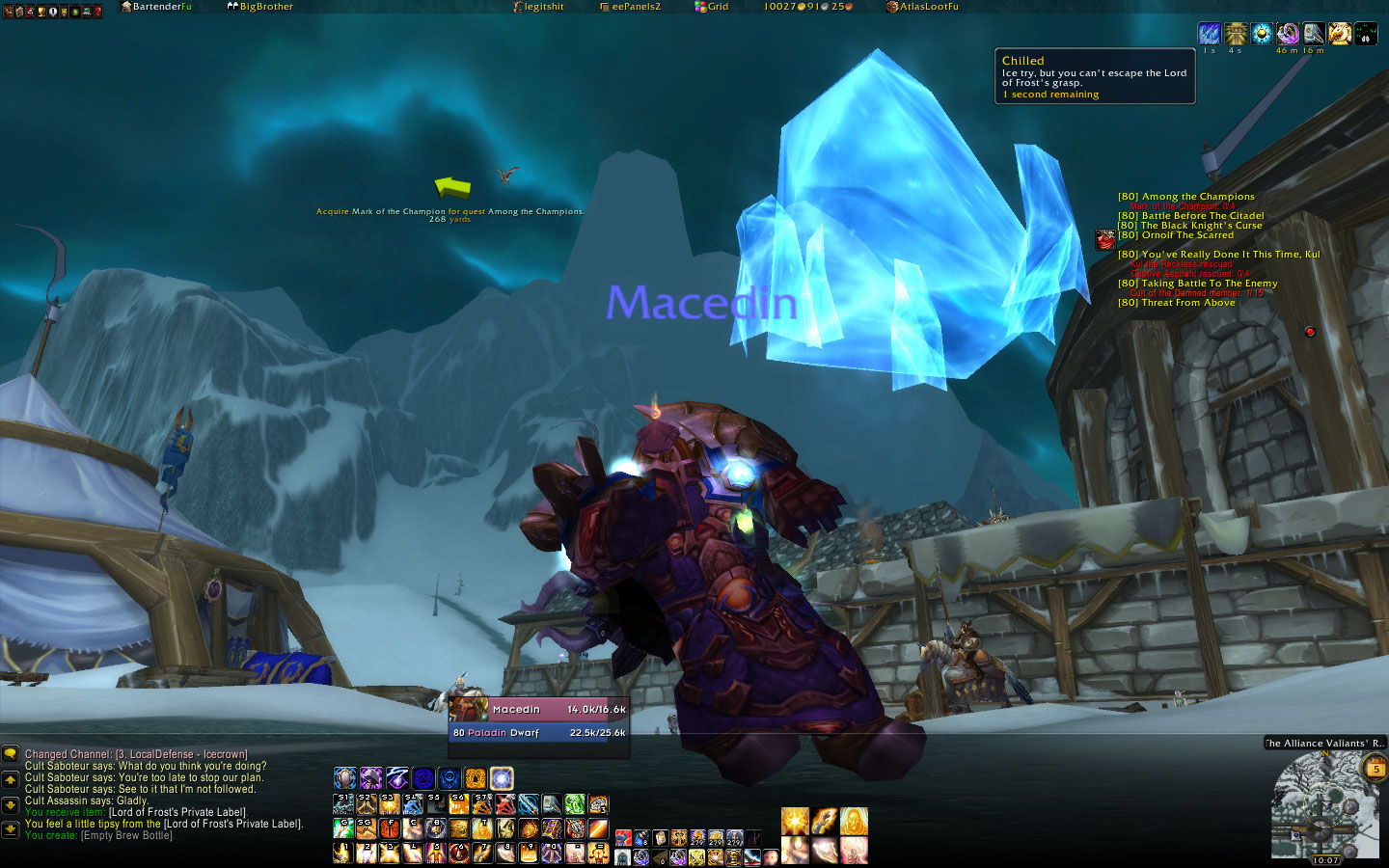Select The Black Knight's Curse quest
This screenshot has height=868, width=1389.
(x=1190, y=226)
